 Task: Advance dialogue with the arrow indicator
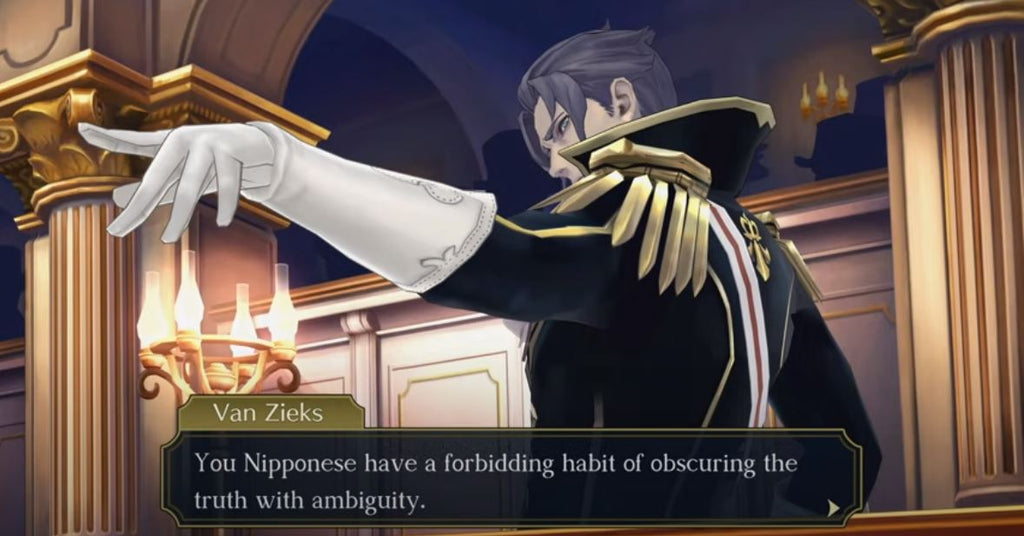pyautogui.click(x=833, y=508)
